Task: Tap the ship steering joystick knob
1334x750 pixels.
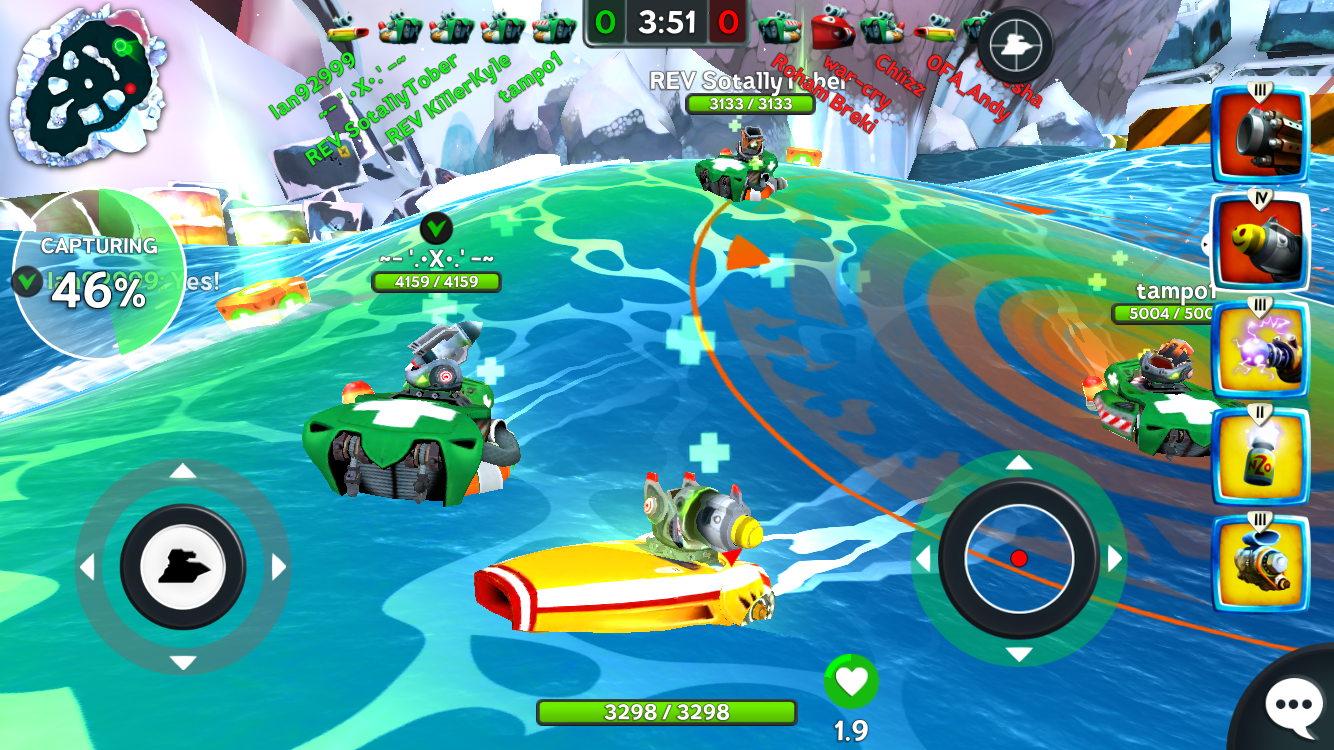Action: [183, 567]
